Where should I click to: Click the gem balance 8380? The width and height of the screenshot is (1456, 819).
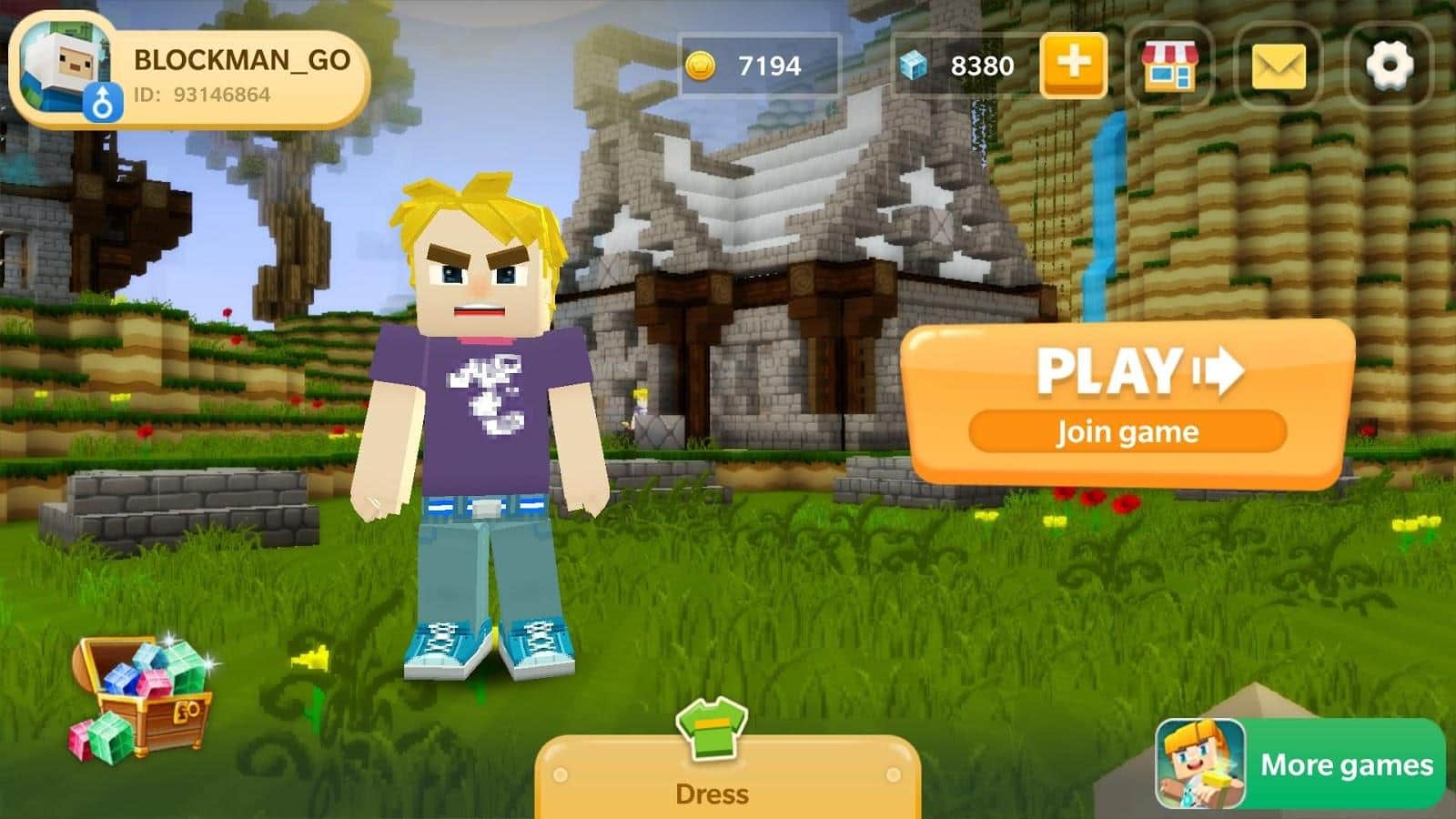[x=983, y=65]
